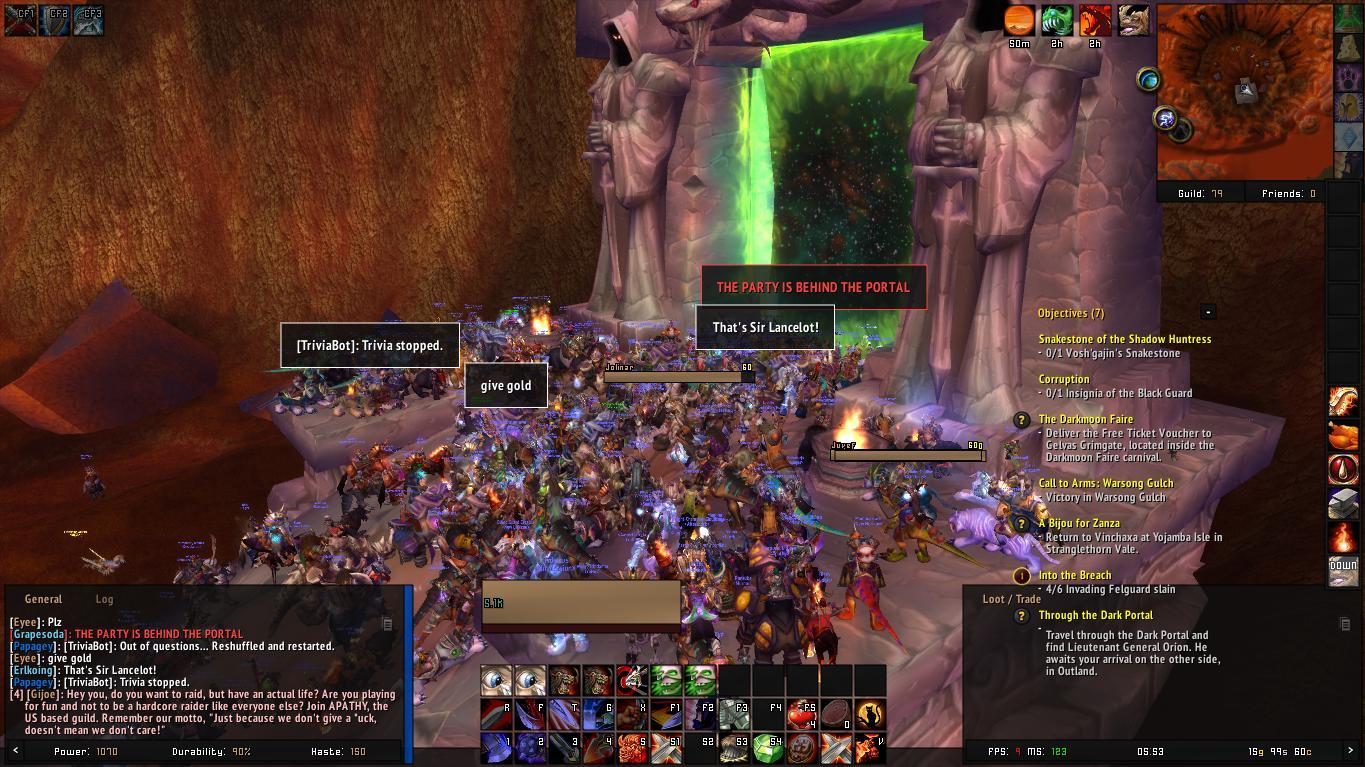Screen dimensions: 1365x767
Task: Collapse the Objectives tracker with the minus button
Action: click(1208, 312)
